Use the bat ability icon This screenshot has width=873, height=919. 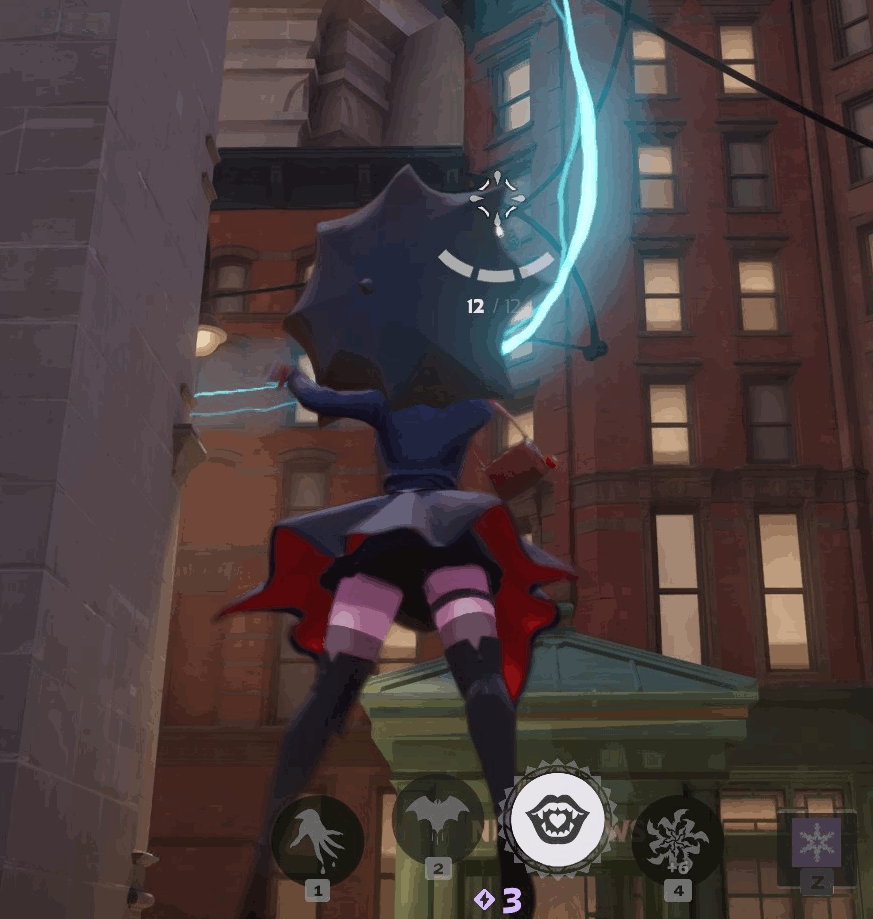click(438, 818)
